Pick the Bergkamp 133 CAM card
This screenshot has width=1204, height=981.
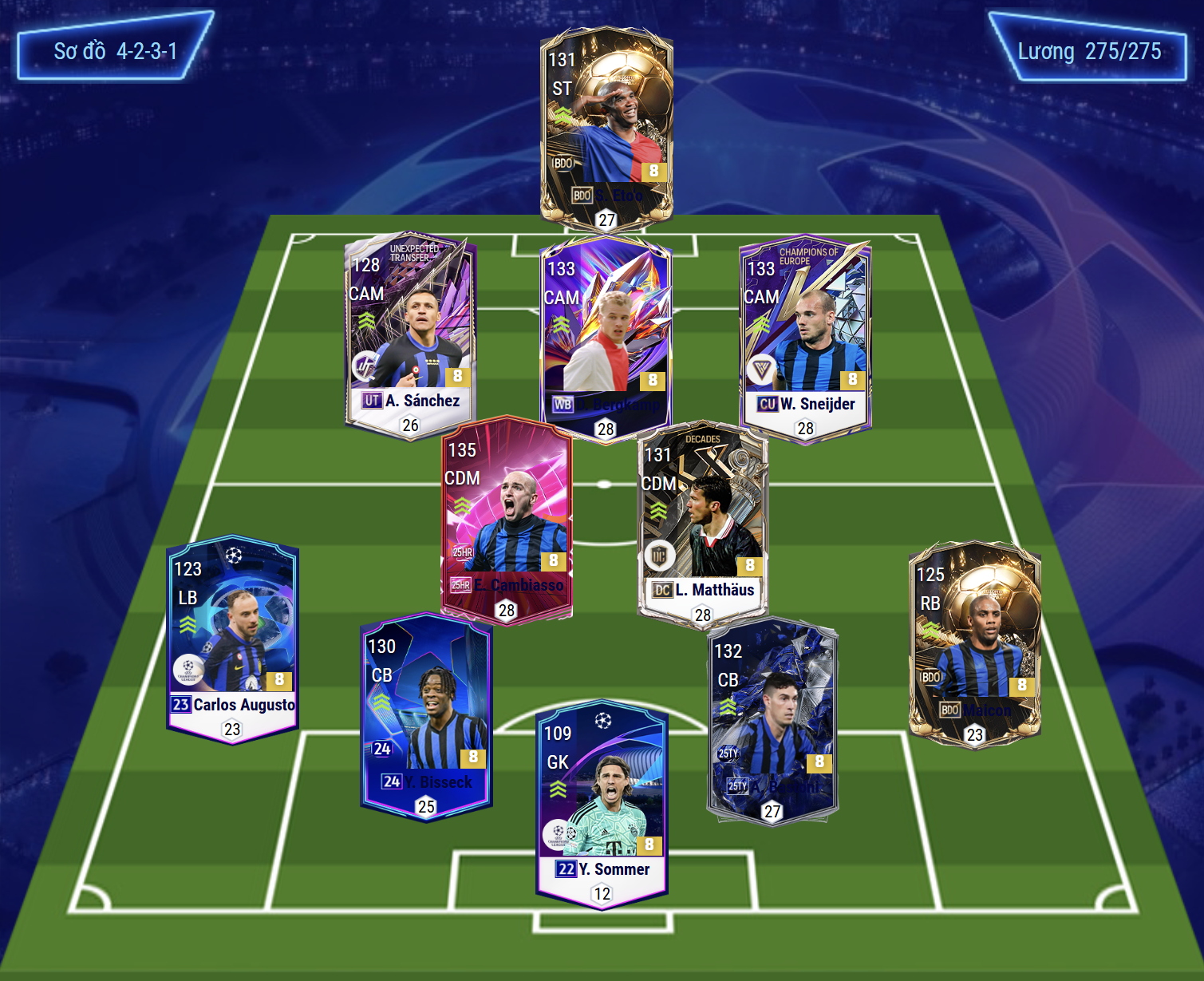tap(606, 335)
